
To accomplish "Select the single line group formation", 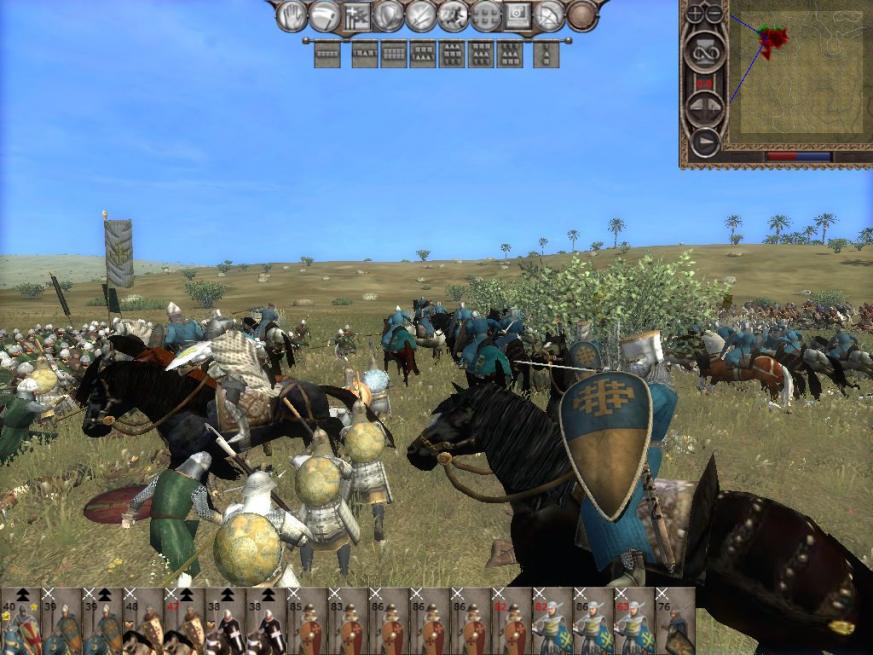I will click(327, 54).
